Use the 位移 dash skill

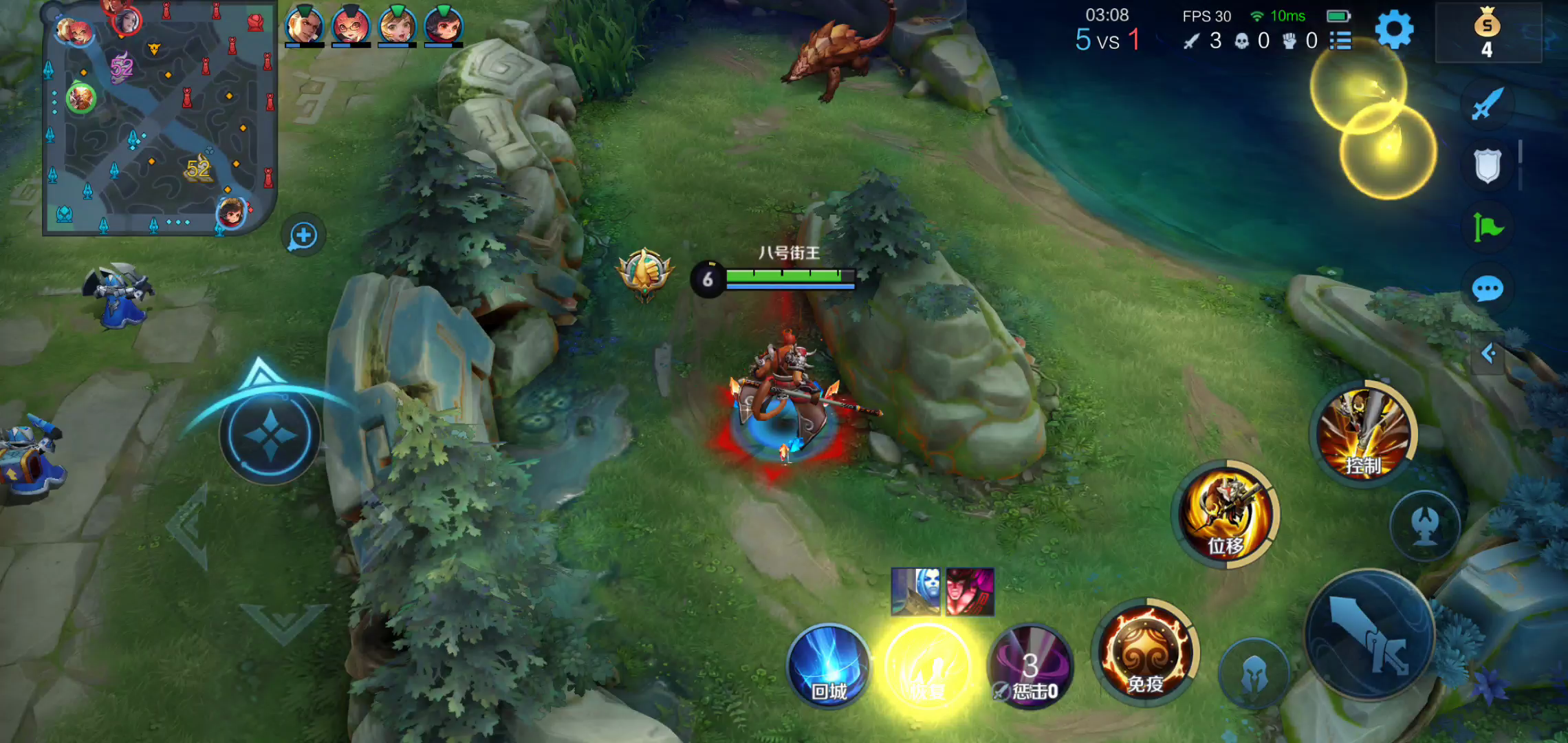click(1225, 514)
